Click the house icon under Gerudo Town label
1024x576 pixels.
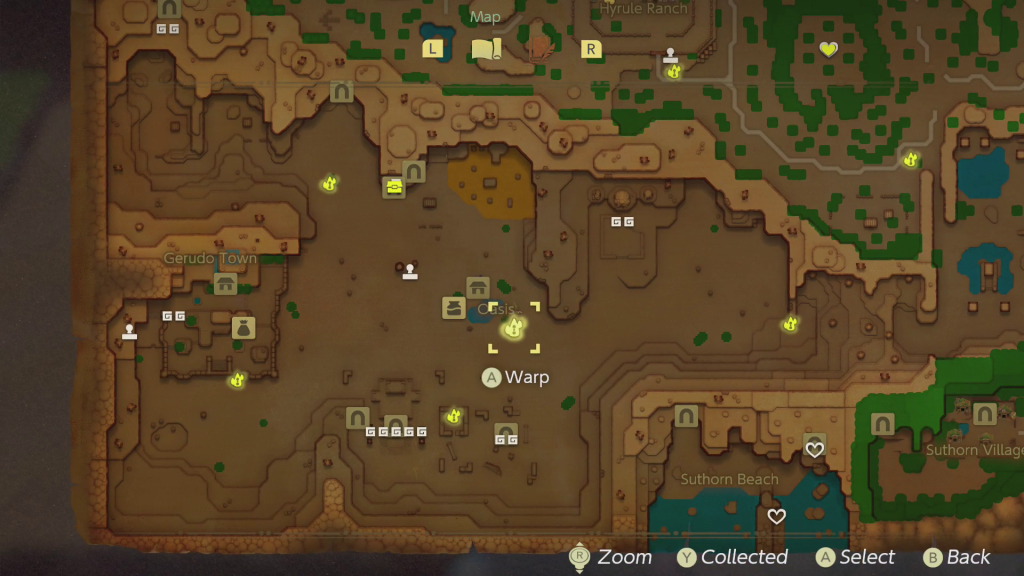tap(226, 284)
